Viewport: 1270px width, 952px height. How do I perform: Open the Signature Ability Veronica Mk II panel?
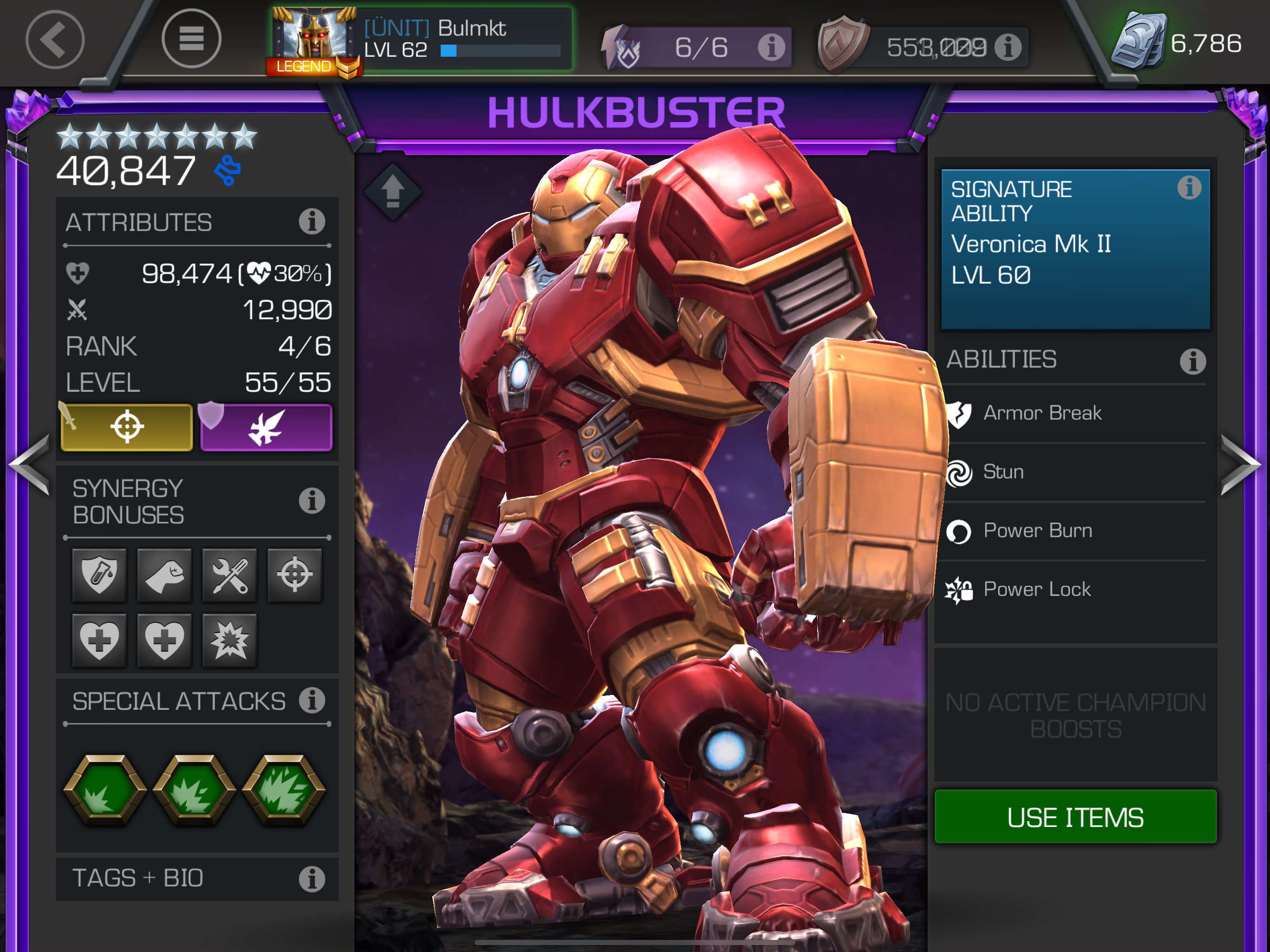(x=1075, y=249)
